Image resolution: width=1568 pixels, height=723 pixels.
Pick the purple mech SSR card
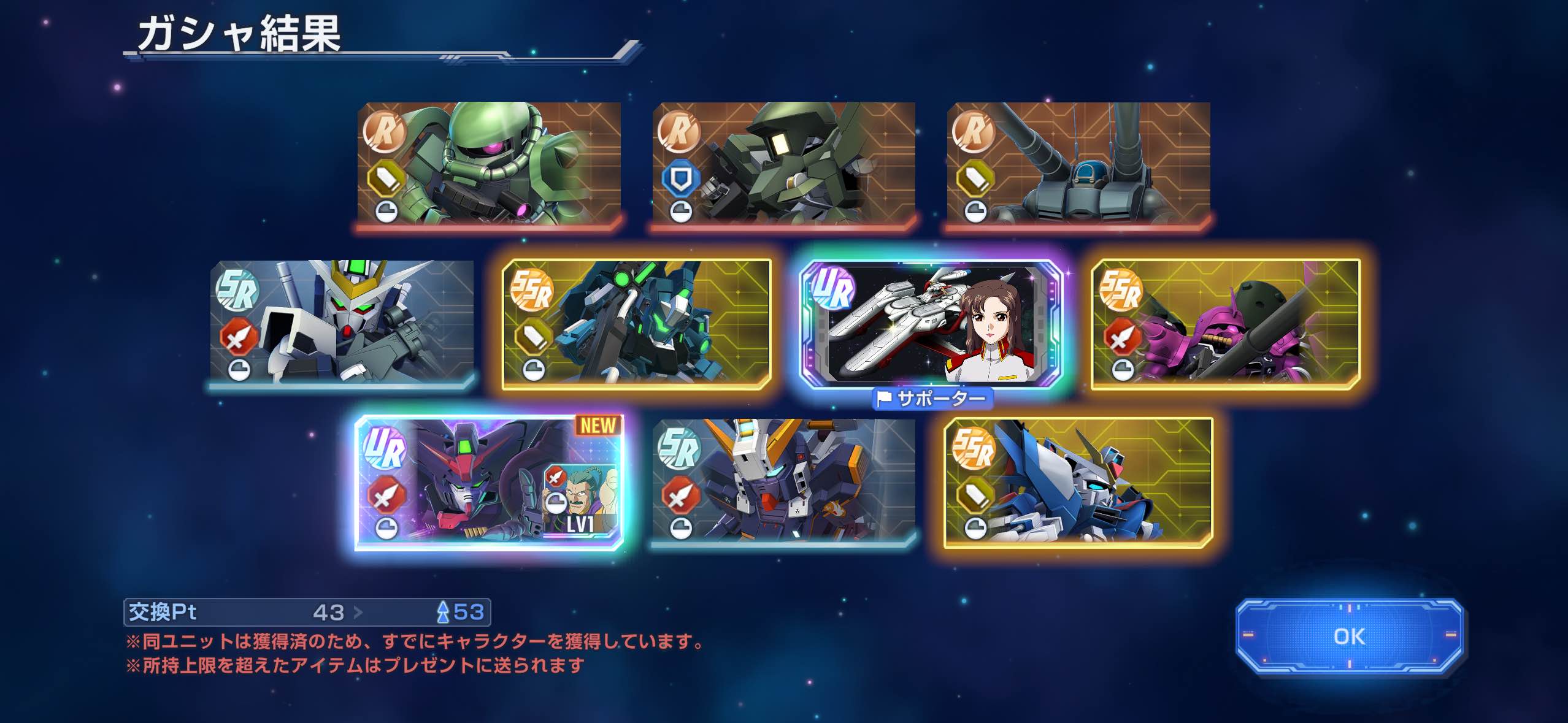tap(1226, 324)
